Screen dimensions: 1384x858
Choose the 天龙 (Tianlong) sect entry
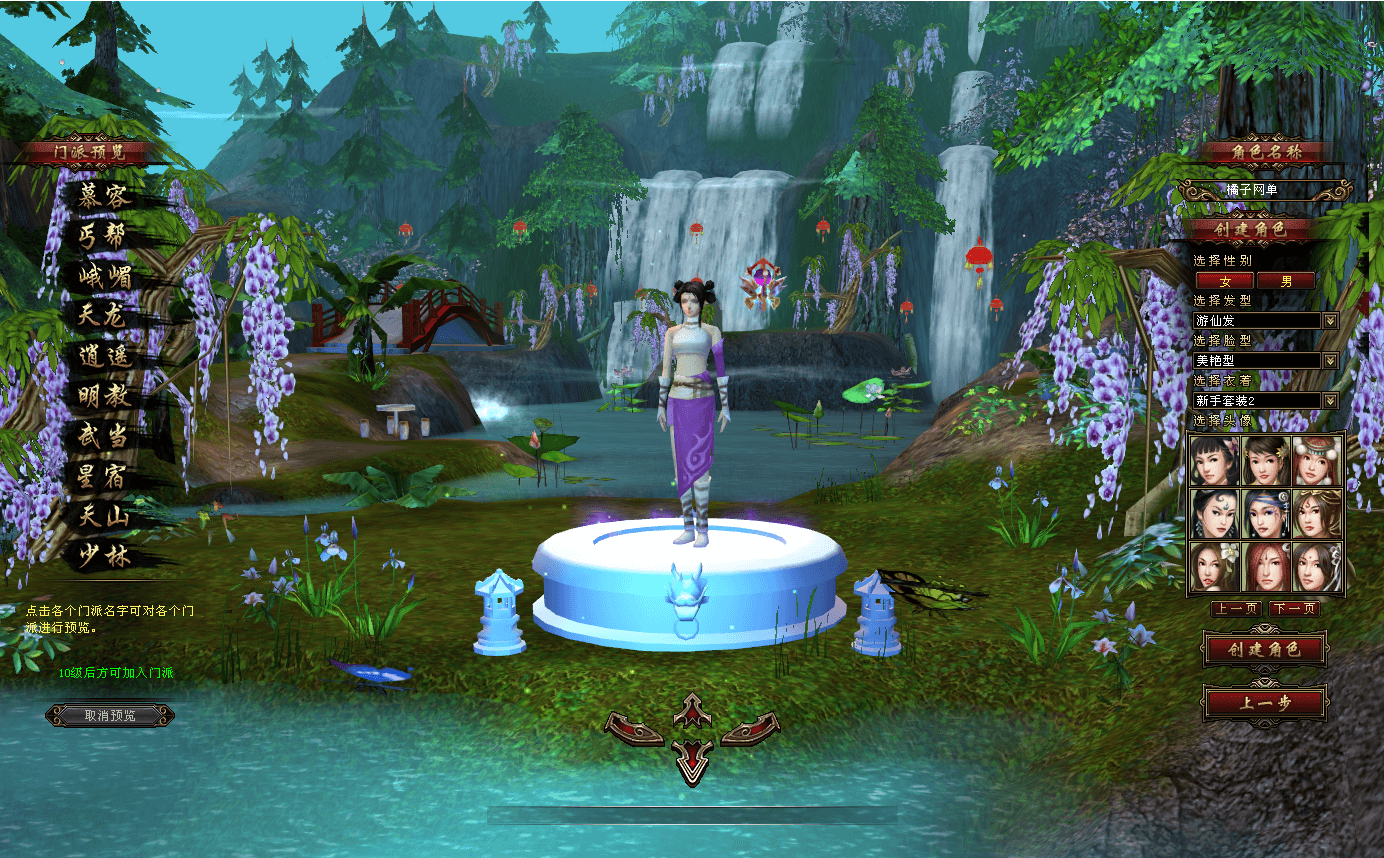(103, 316)
